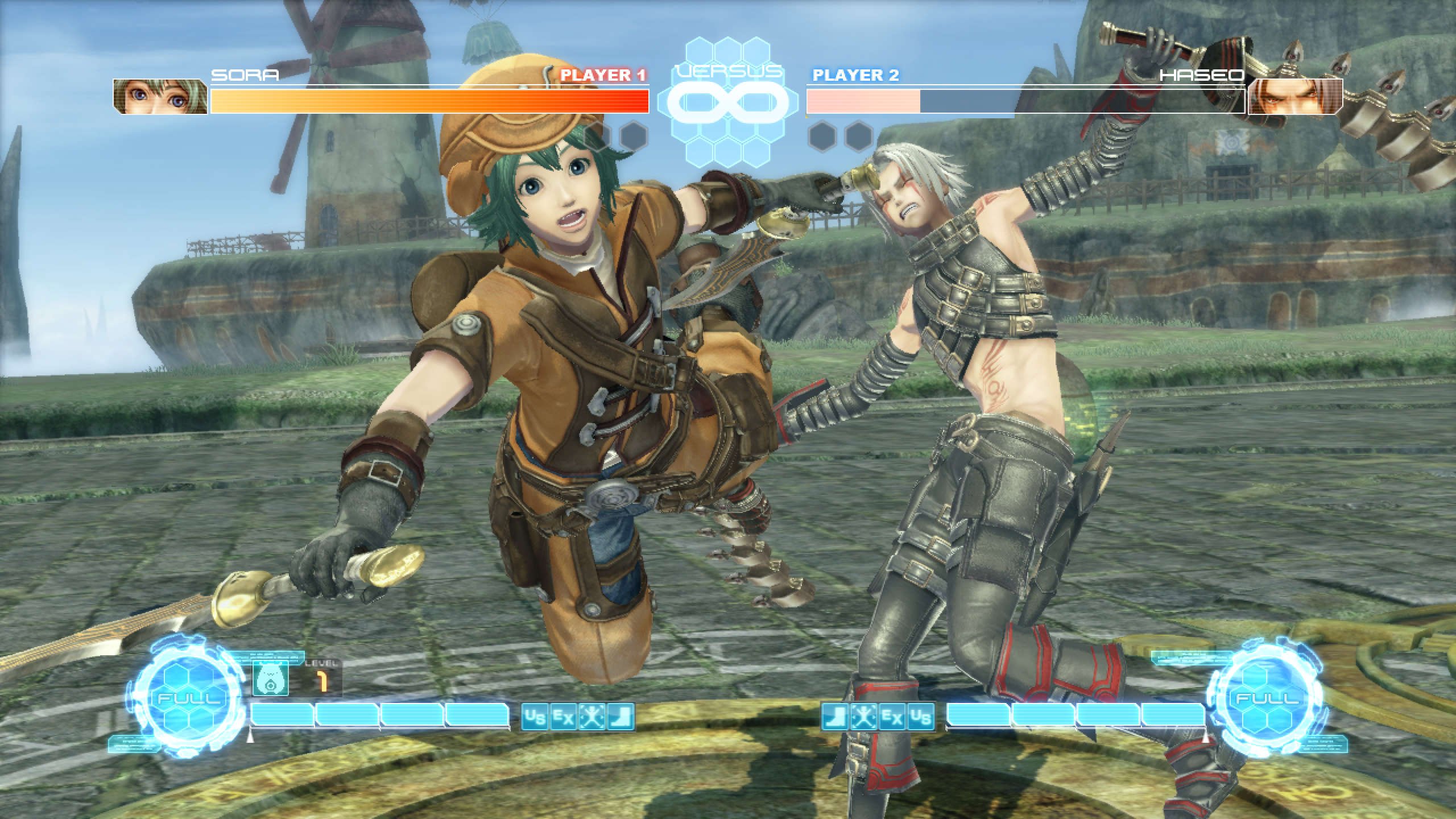Select Player 2's stick figure icon

click(x=864, y=718)
